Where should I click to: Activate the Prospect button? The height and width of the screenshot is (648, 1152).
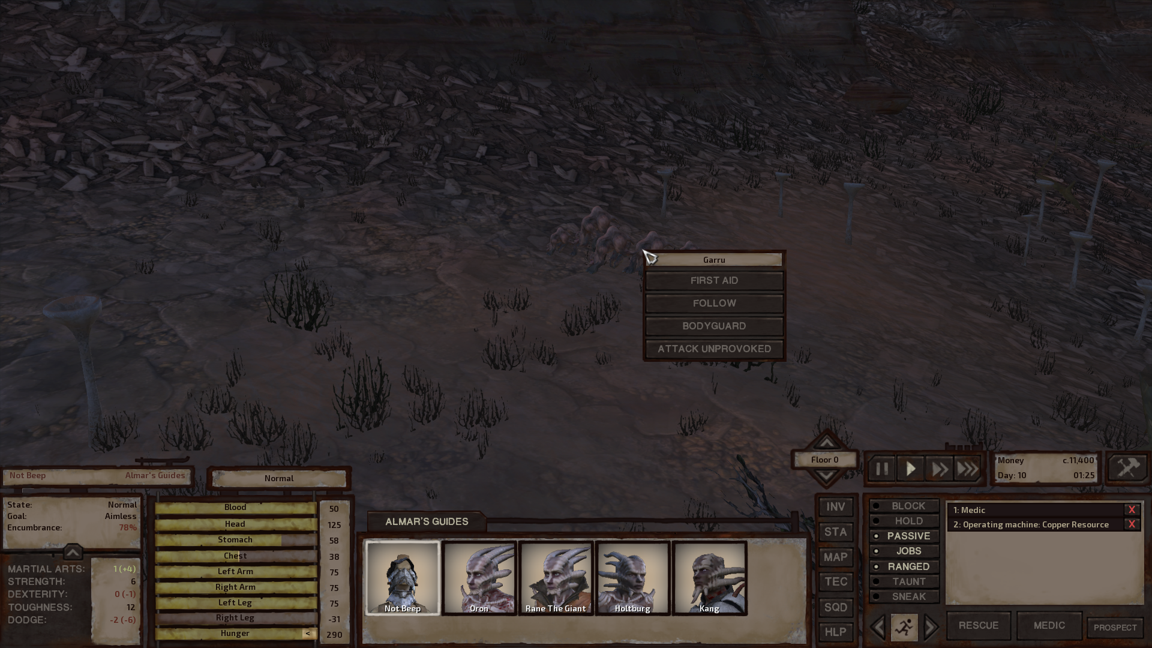(1114, 627)
